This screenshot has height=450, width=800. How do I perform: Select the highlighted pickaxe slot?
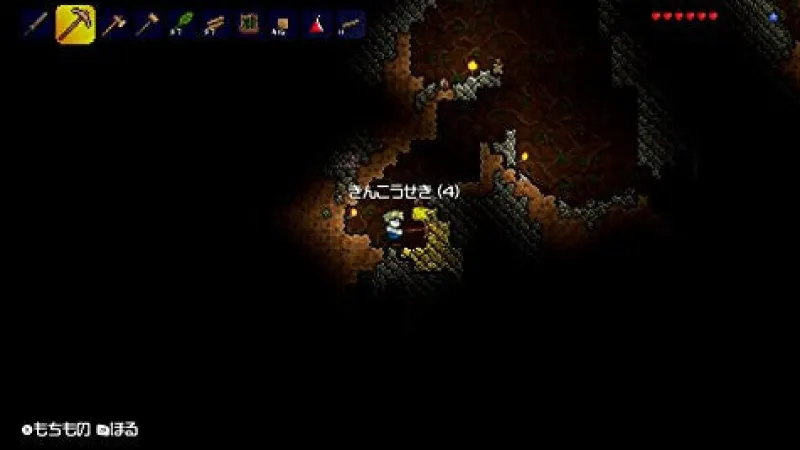pos(75,24)
